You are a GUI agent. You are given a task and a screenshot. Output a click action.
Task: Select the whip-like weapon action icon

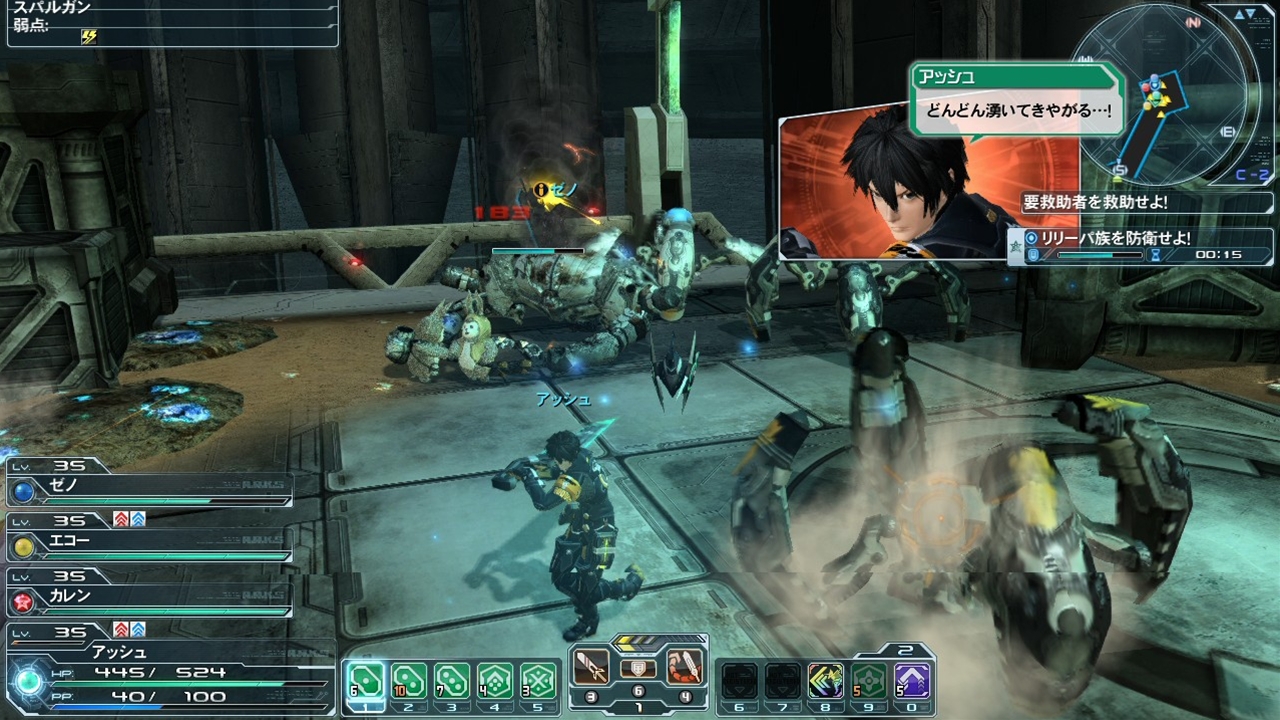[684, 667]
